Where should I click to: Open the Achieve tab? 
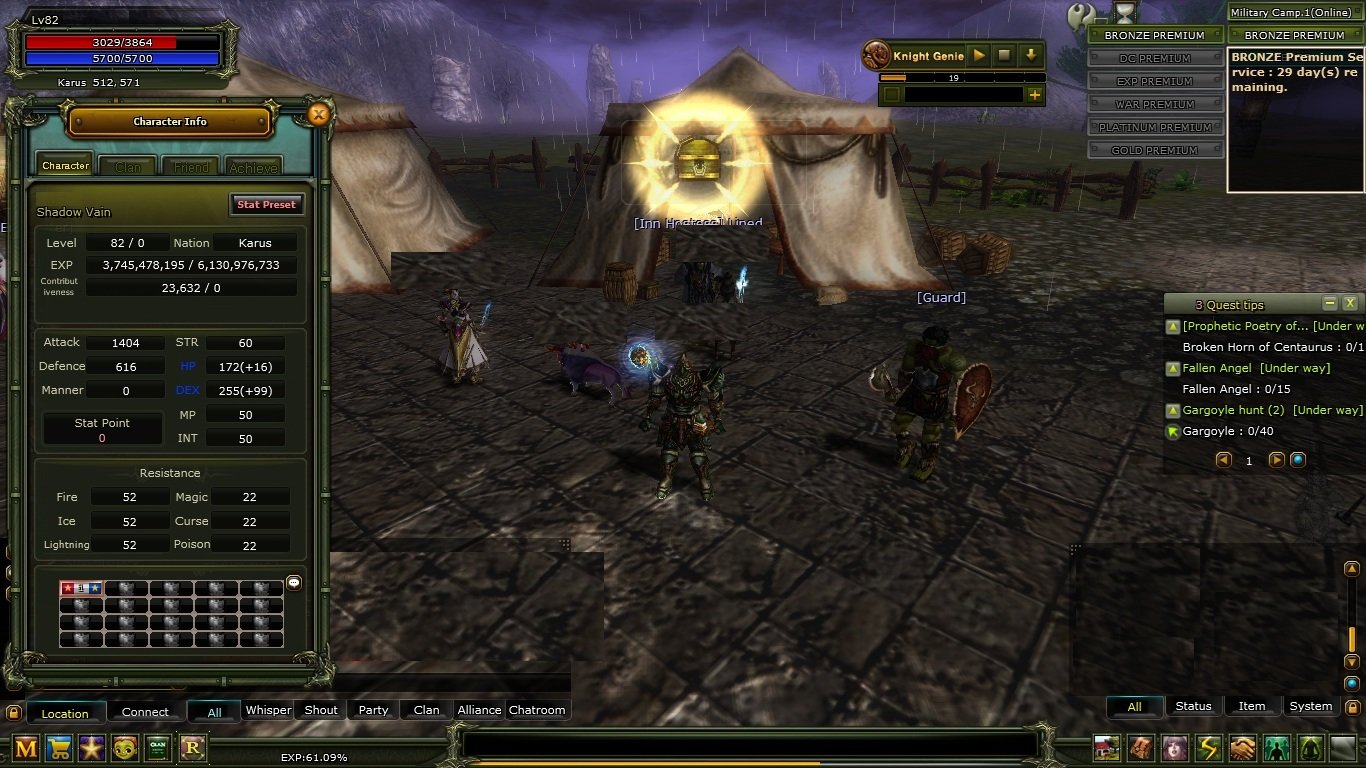(x=253, y=167)
